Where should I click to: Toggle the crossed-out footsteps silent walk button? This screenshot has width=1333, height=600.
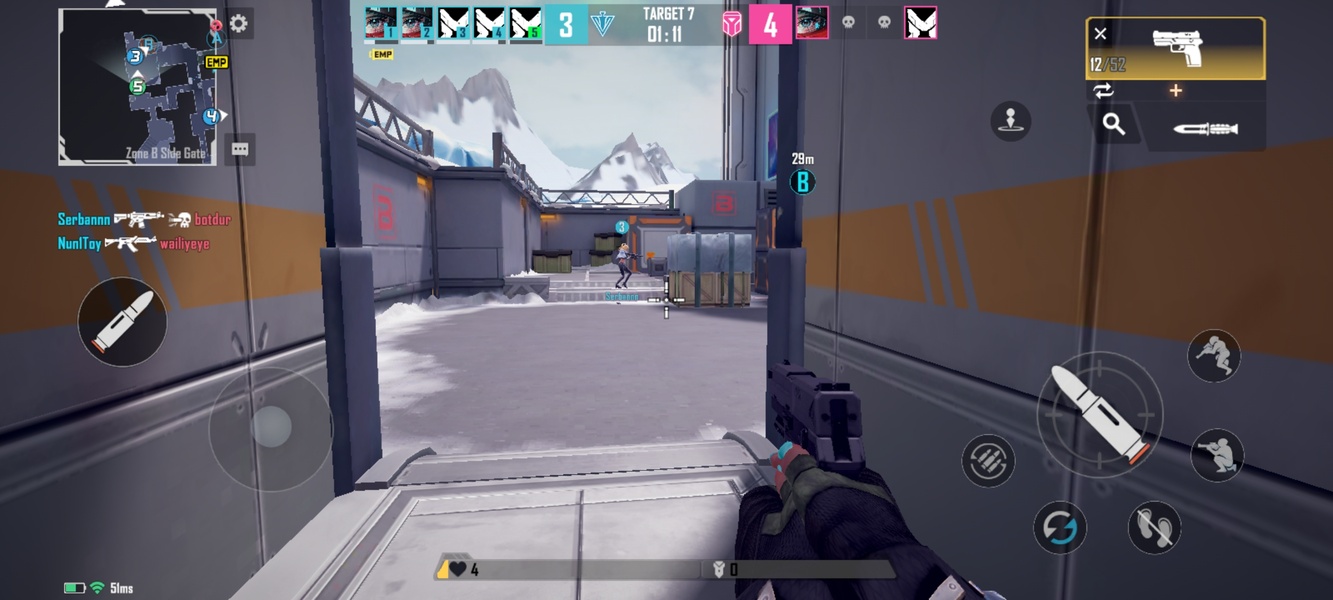pyautogui.click(x=1154, y=527)
